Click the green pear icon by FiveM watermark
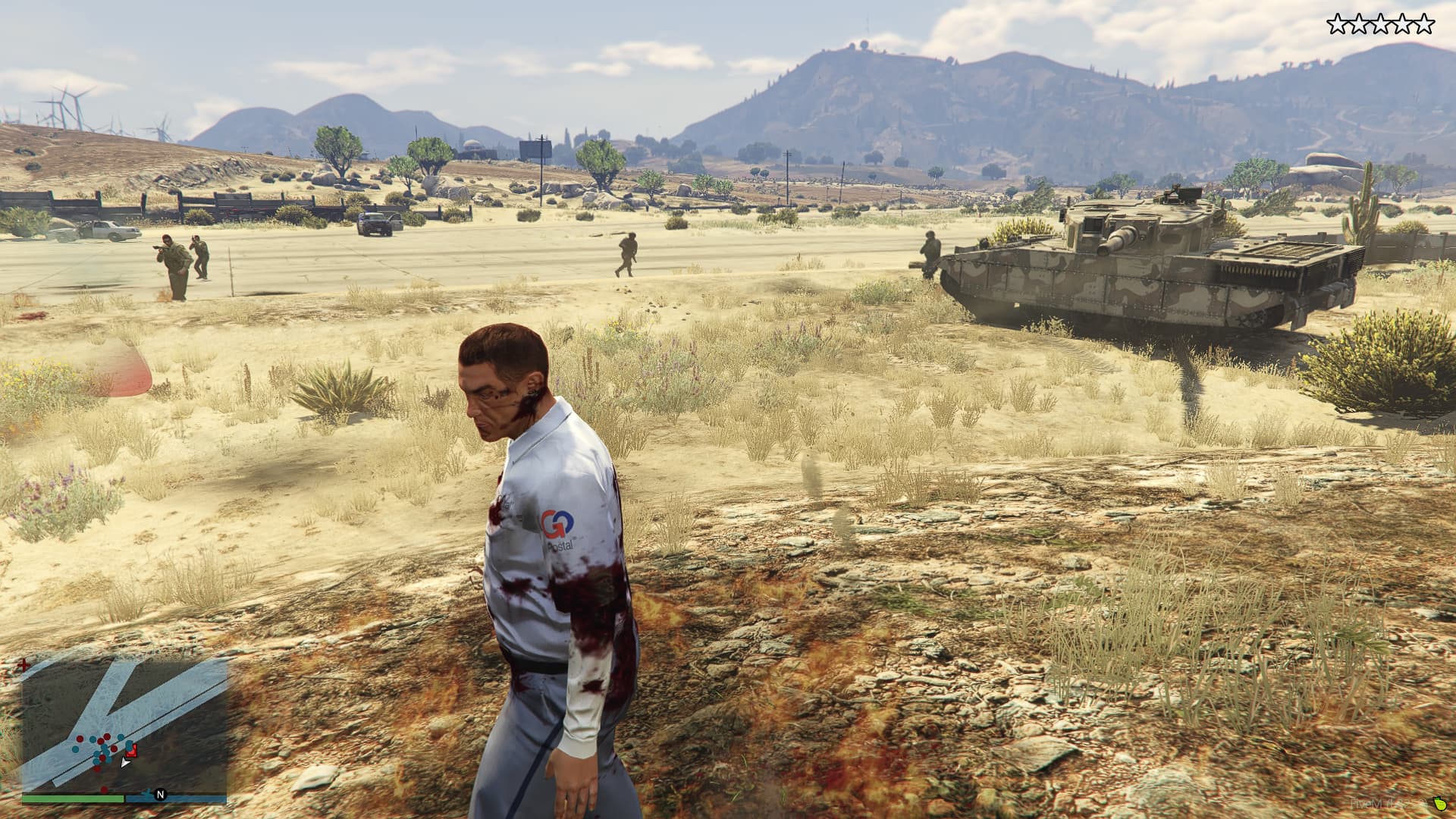This screenshot has width=1456, height=819. click(x=1439, y=803)
